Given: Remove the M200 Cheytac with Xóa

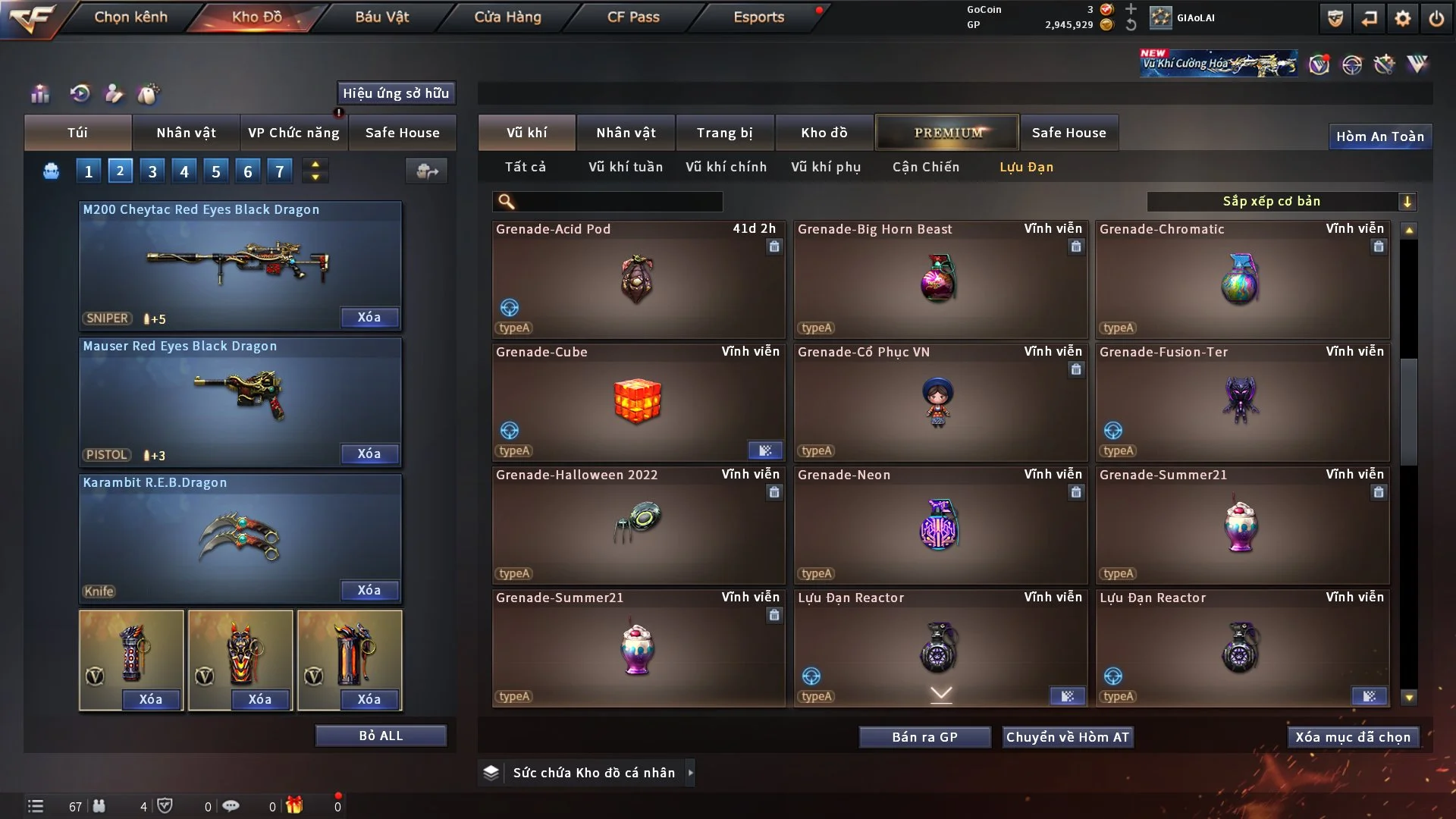Looking at the screenshot, I should pyautogui.click(x=369, y=317).
